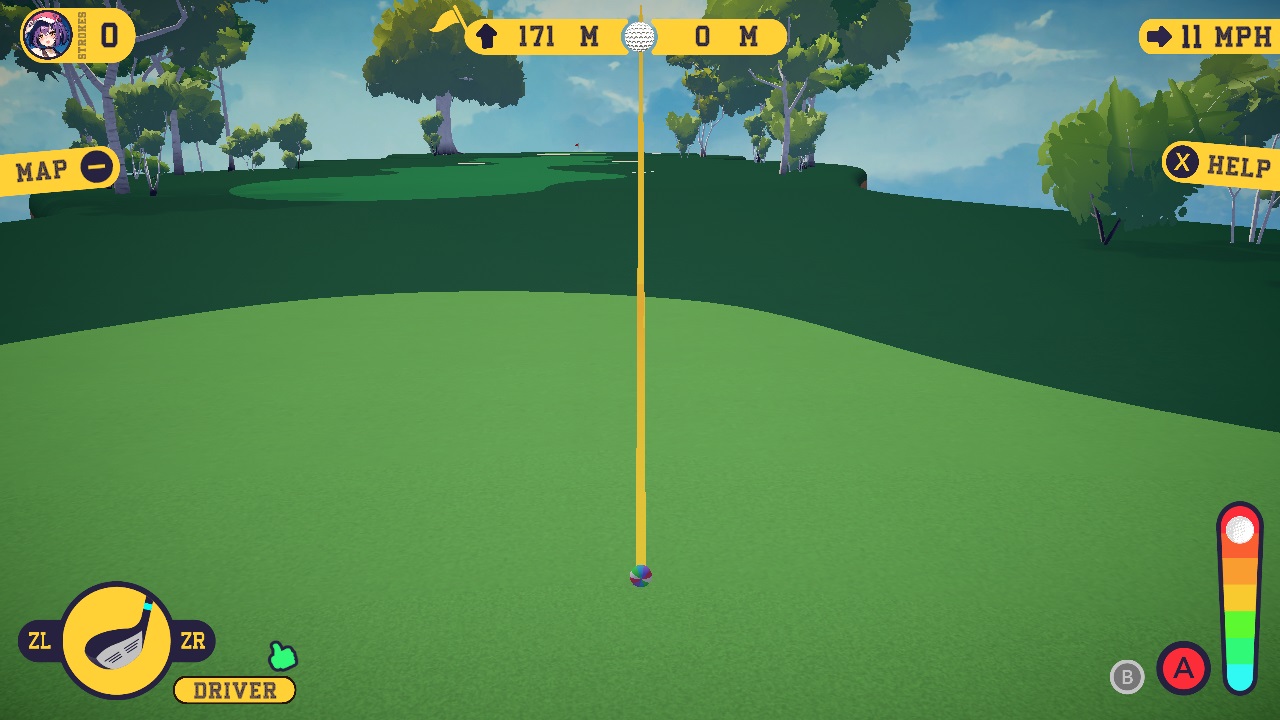
Task: Open the DRIVER club selector
Action: coord(234,690)
